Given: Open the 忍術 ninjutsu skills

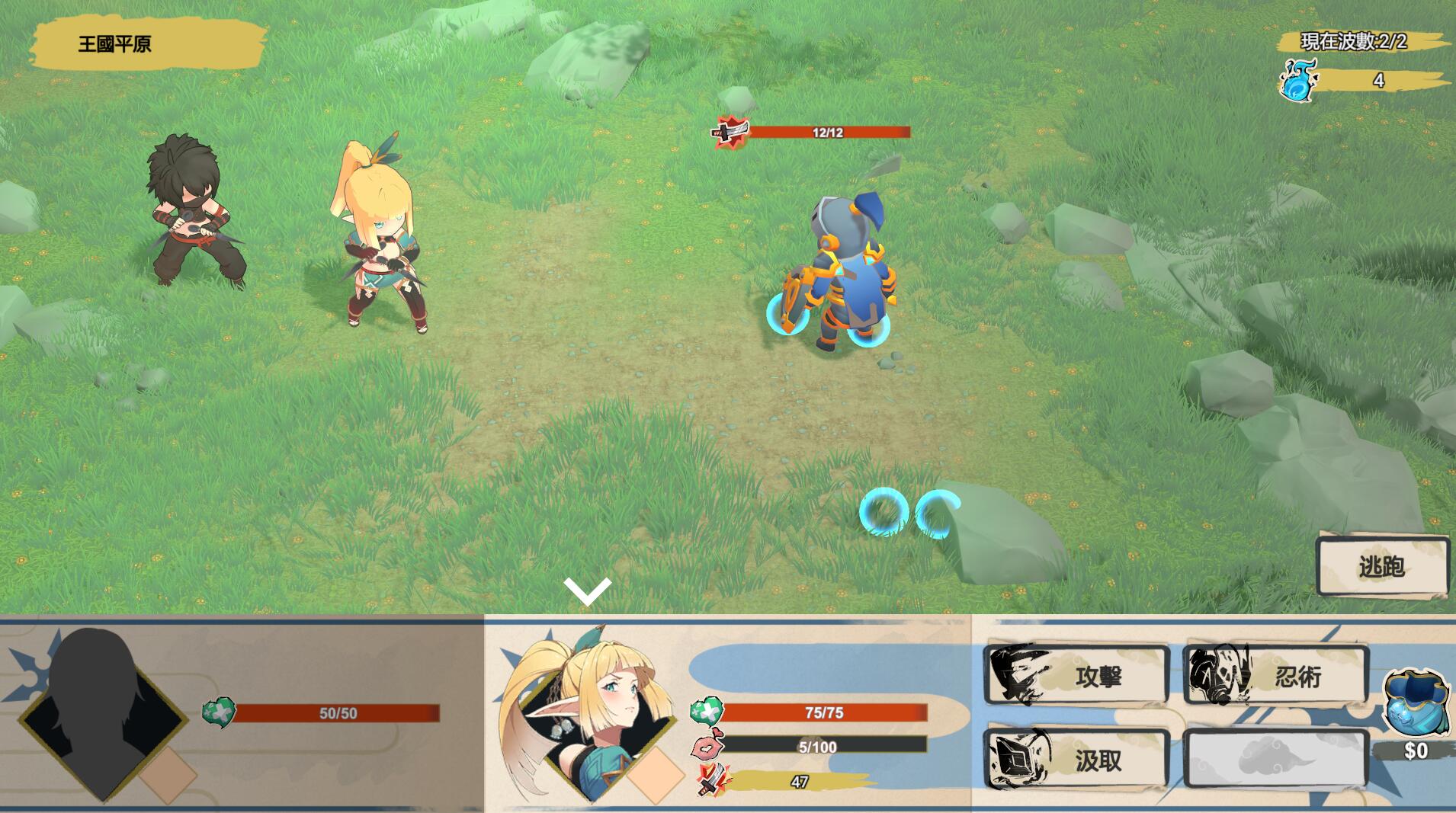Looking at the screenshot, I should pos(1276,676).
